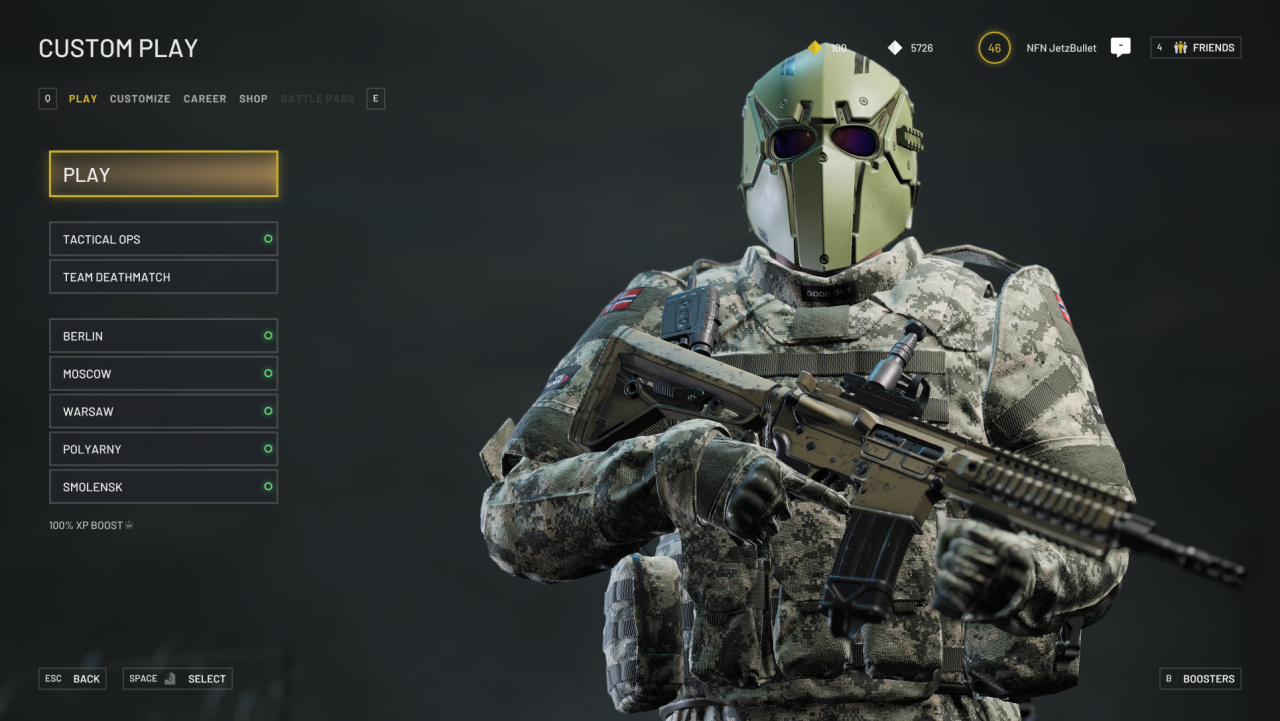Open the NFN JetzBullet player profile

(1060, 48)
